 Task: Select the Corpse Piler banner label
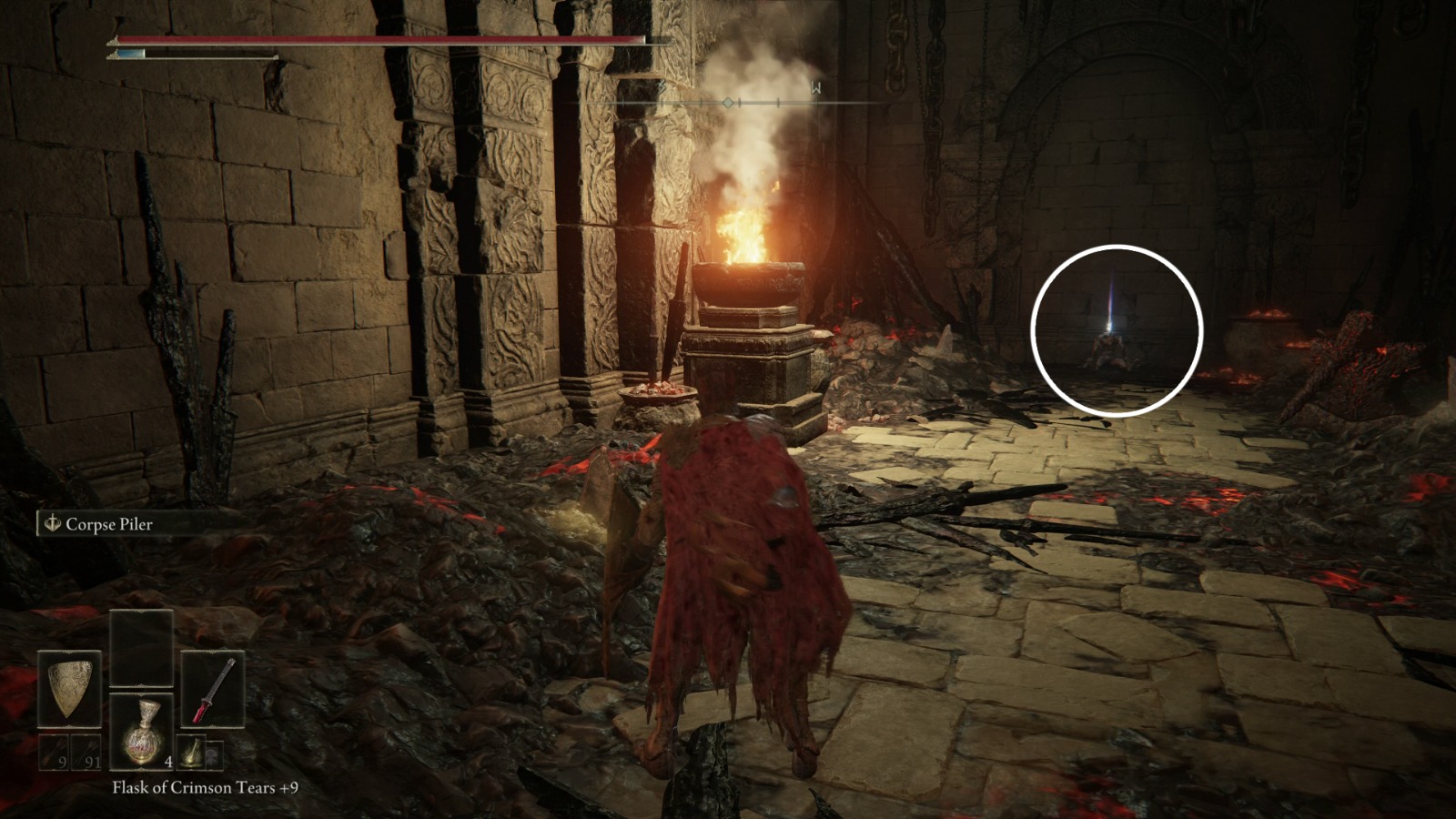(x=106, y=524)
